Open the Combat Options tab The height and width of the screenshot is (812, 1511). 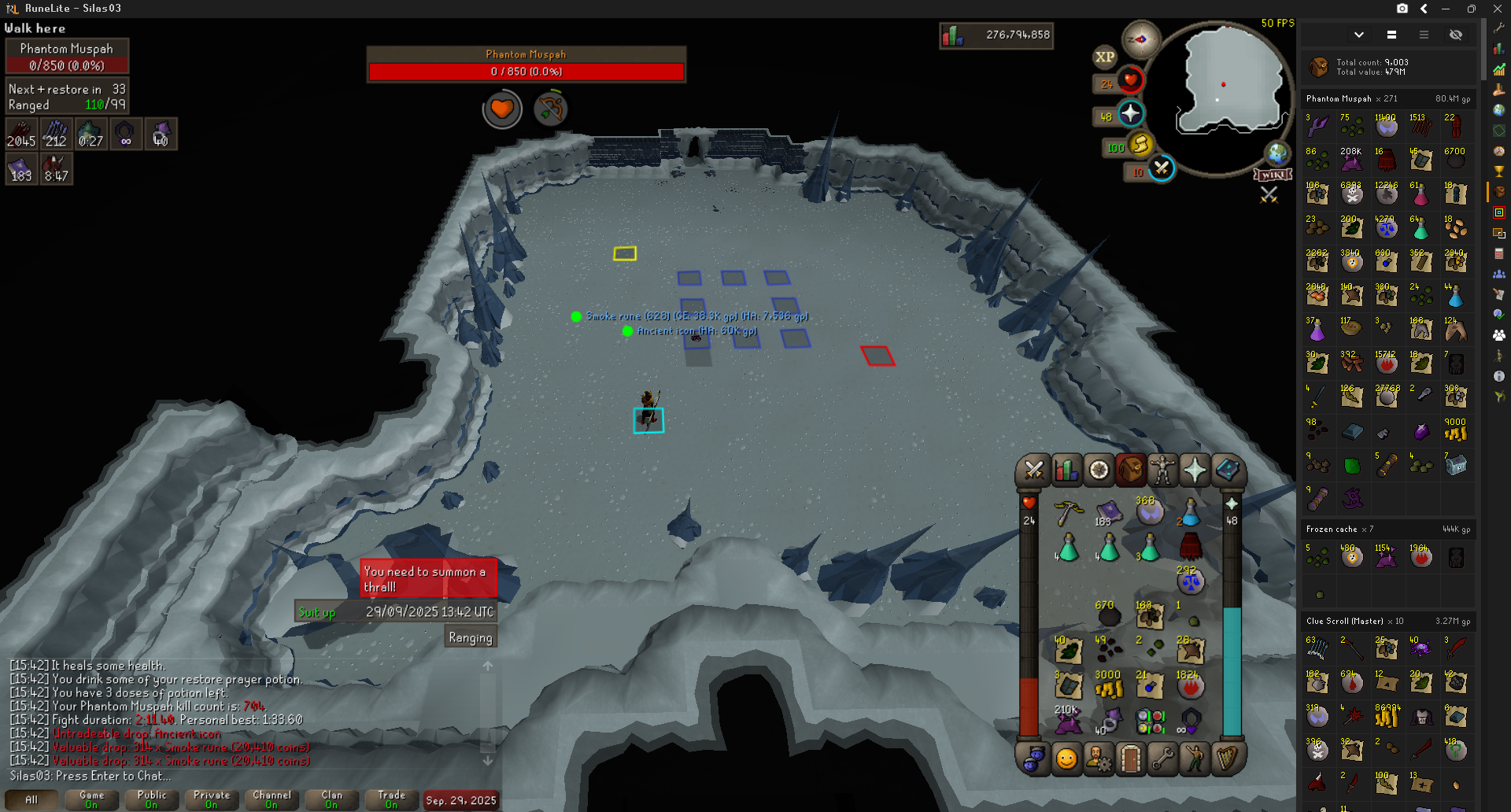1033,471
